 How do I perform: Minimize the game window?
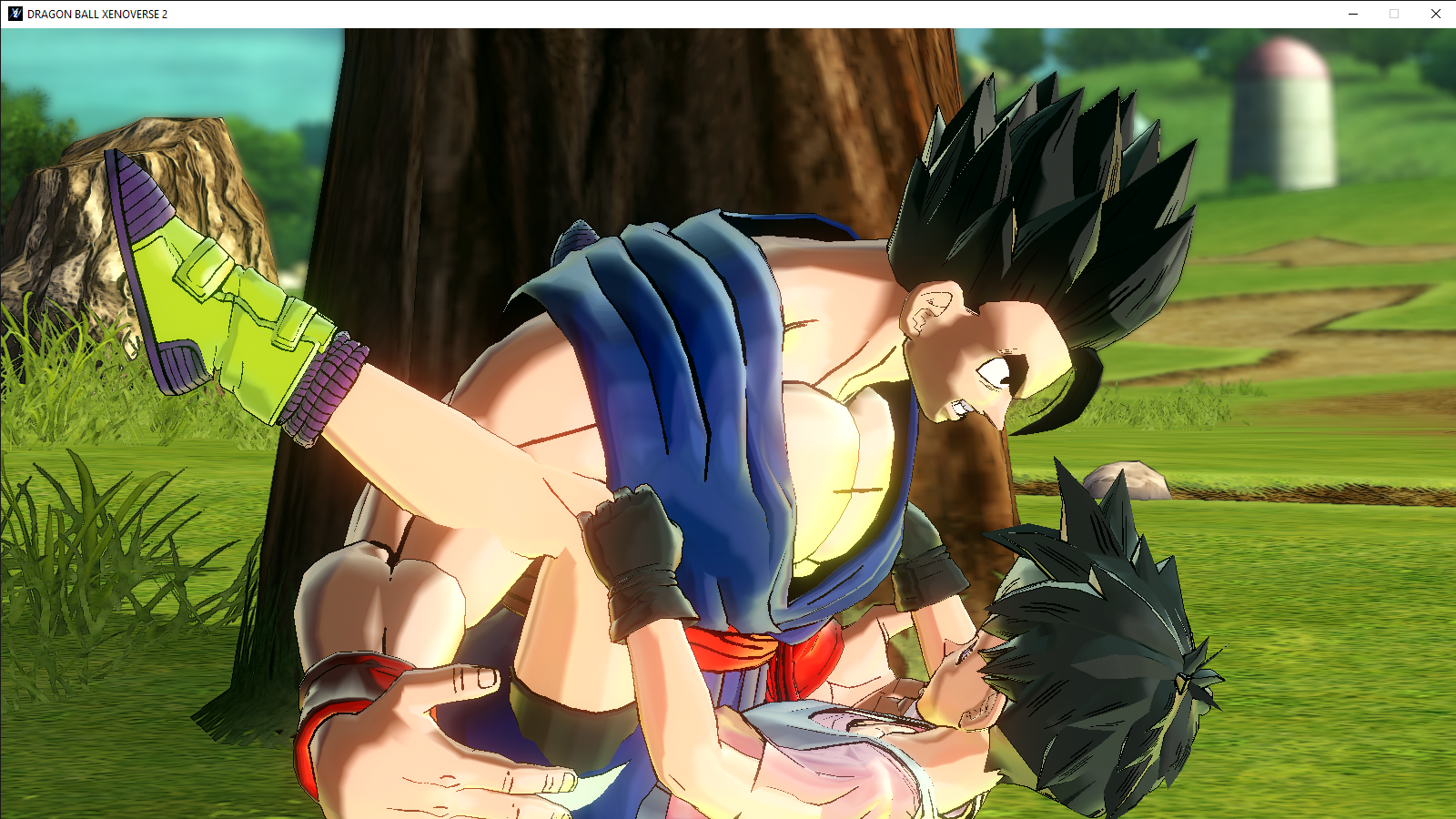1353,14
